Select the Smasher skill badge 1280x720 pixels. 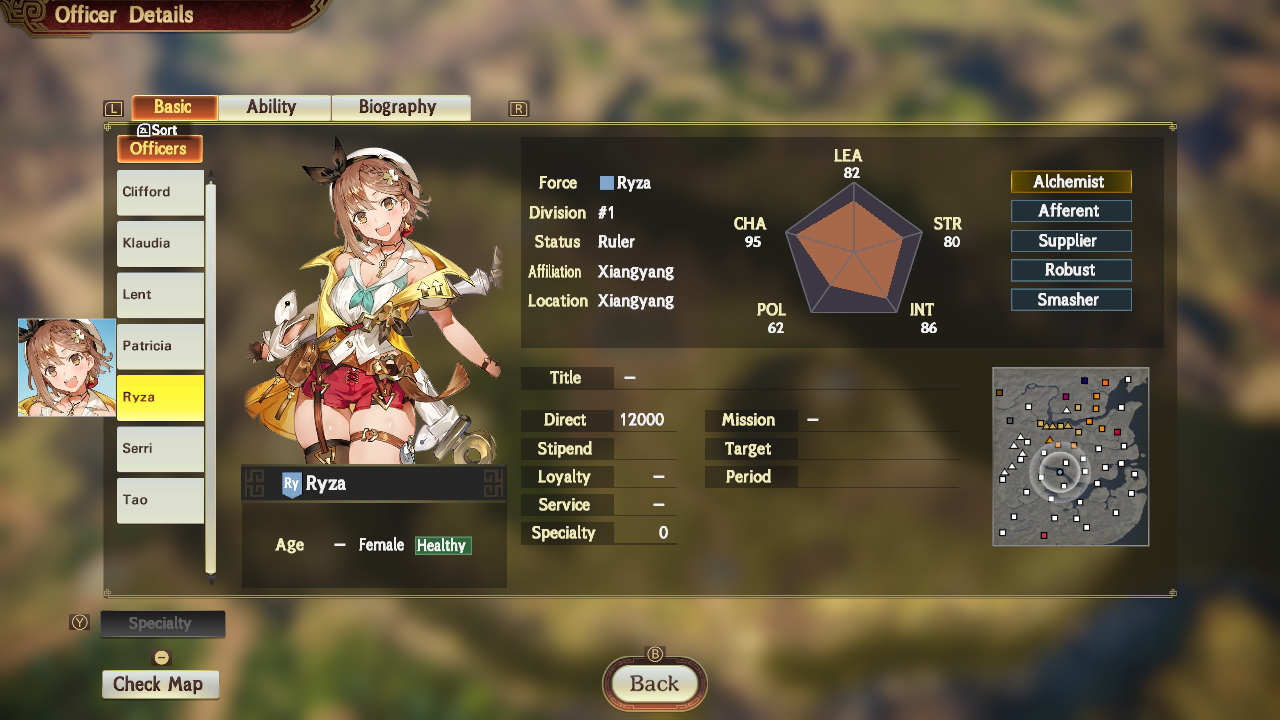click(x=1071, y=299)
